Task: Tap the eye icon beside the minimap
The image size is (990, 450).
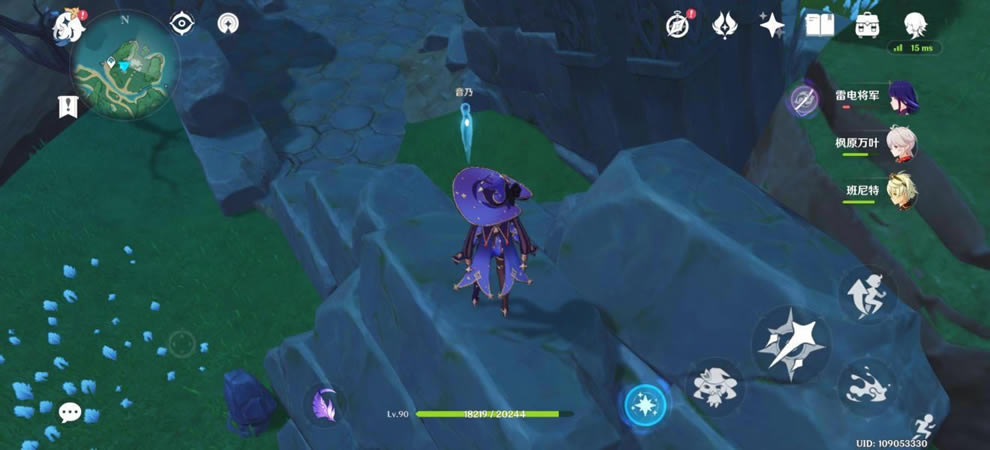Action: [181, 24]
